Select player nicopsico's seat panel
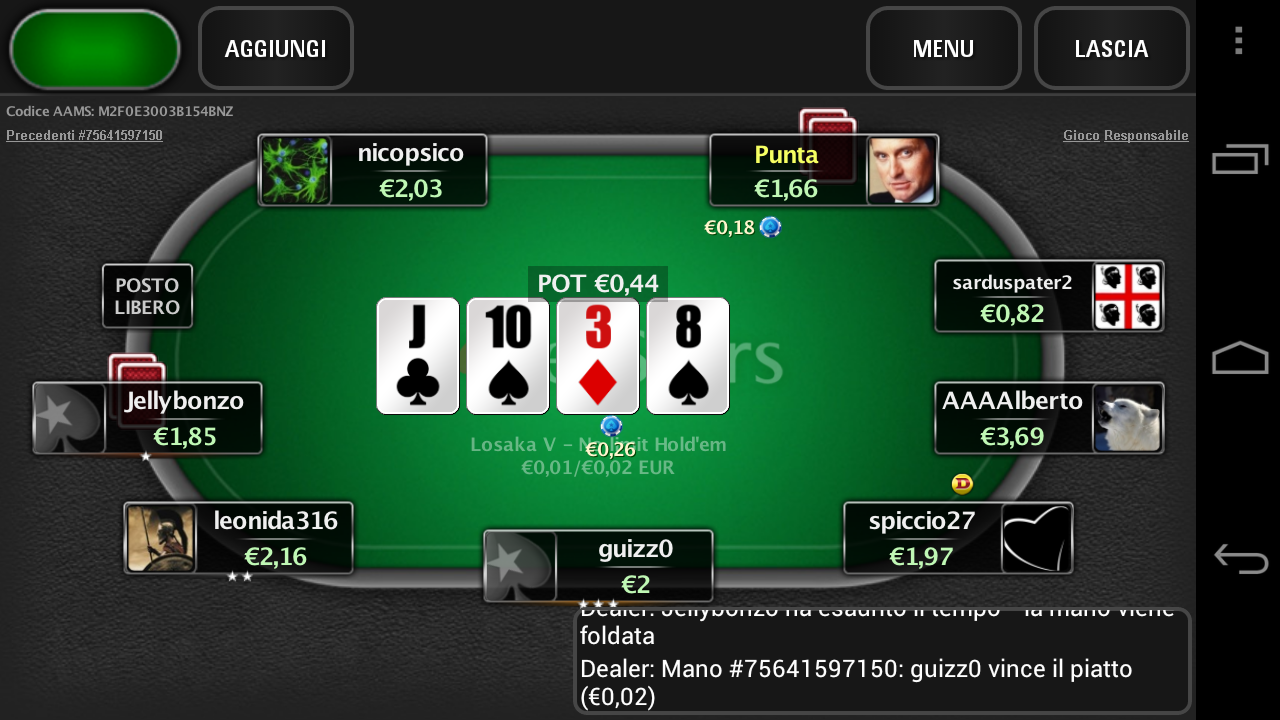This screenshot has height=720, width=1280. point(373,170)
